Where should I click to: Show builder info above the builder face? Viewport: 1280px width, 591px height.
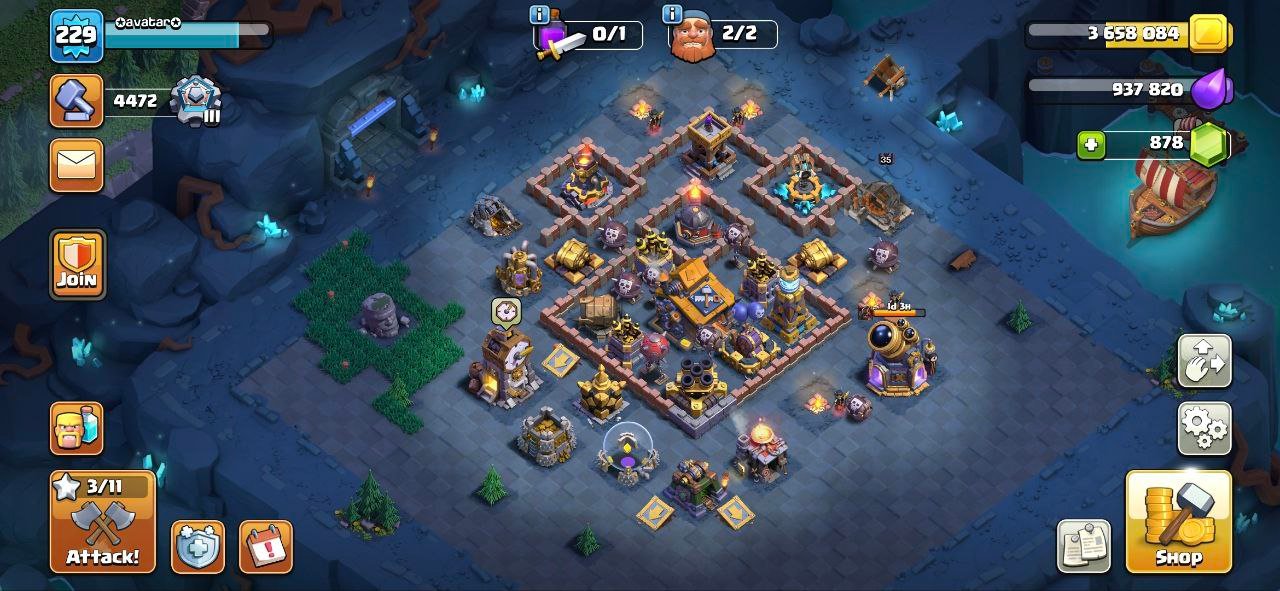coord(672,15)
